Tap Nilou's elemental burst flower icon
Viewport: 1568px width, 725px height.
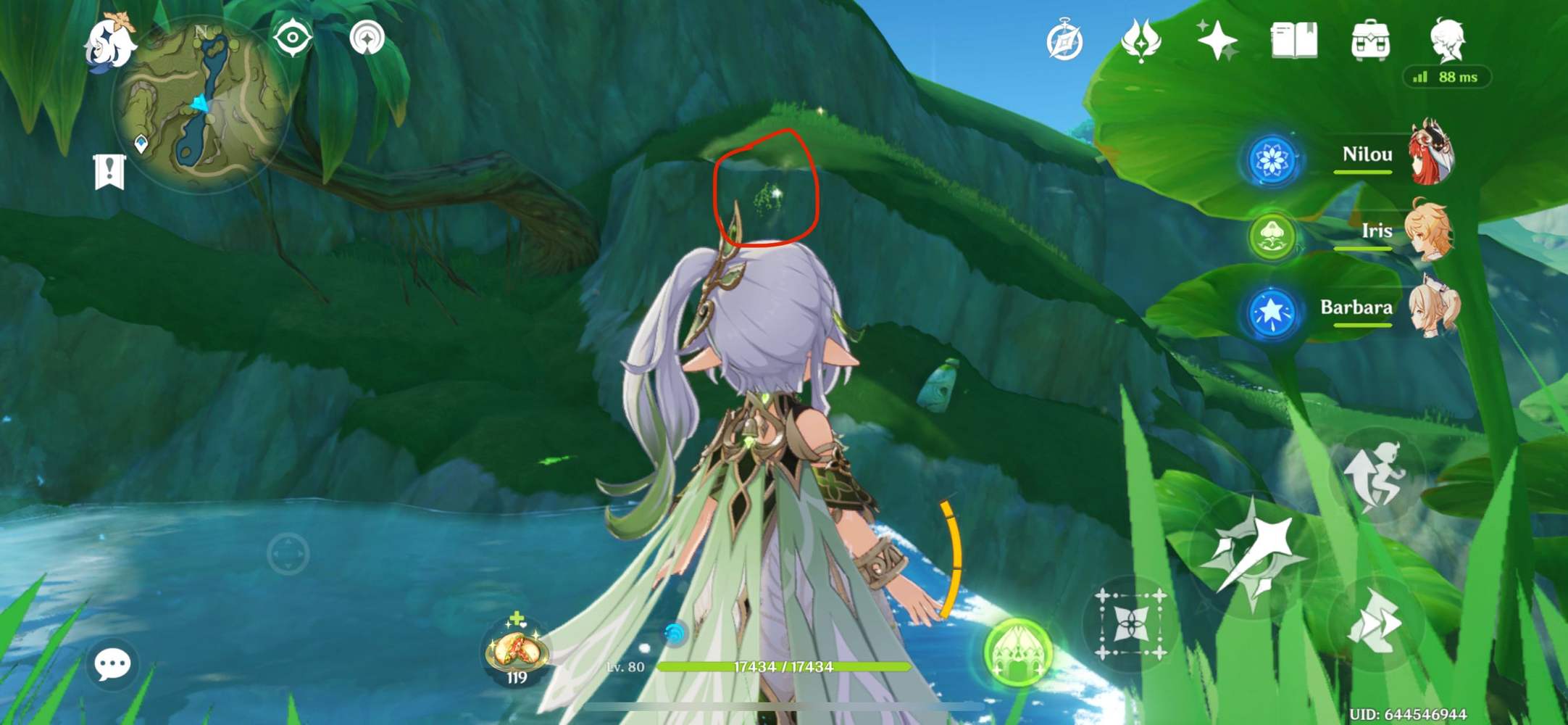1271,156
